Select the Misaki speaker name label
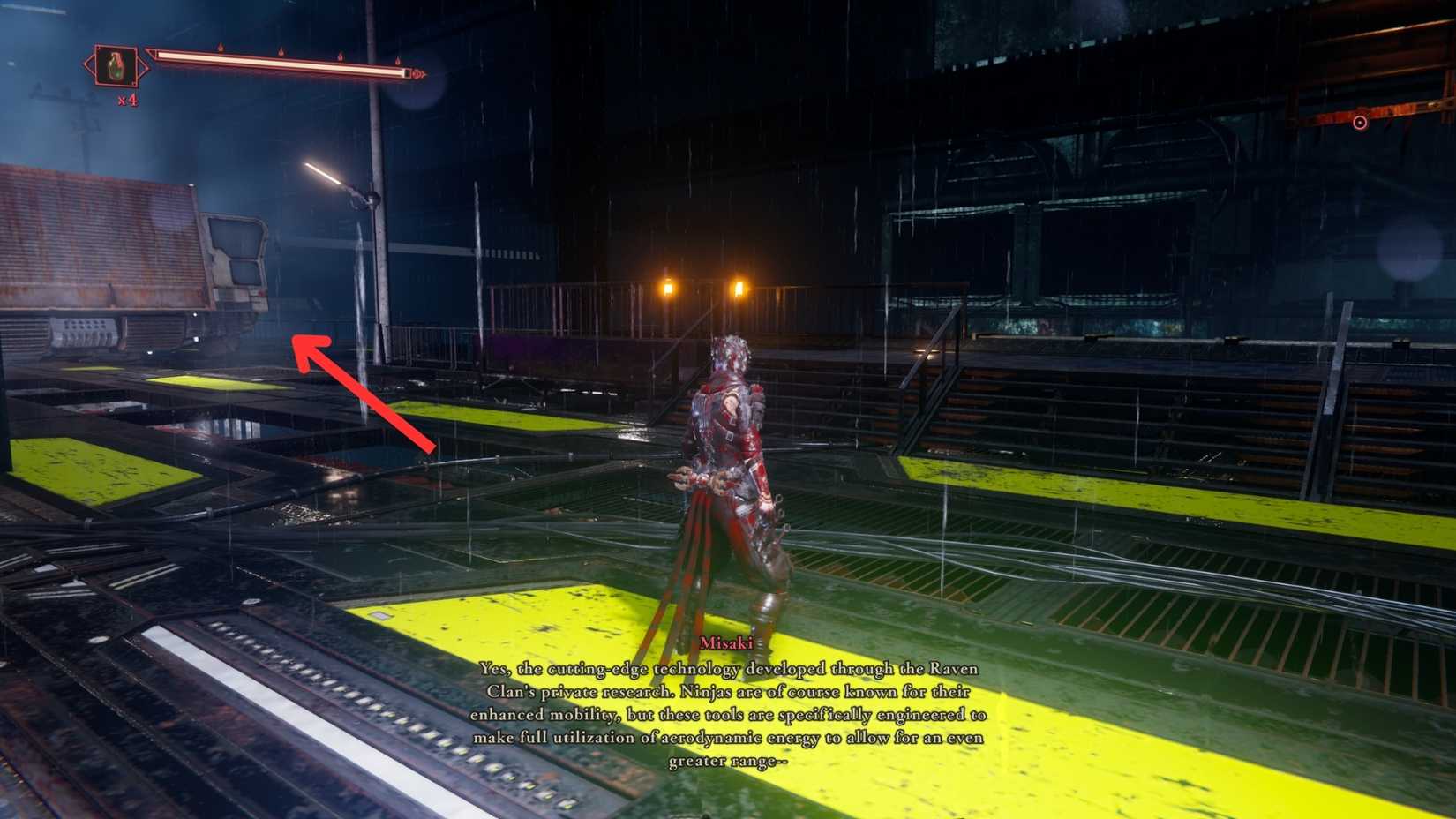 pyautogui.click(x=725, y=643)
